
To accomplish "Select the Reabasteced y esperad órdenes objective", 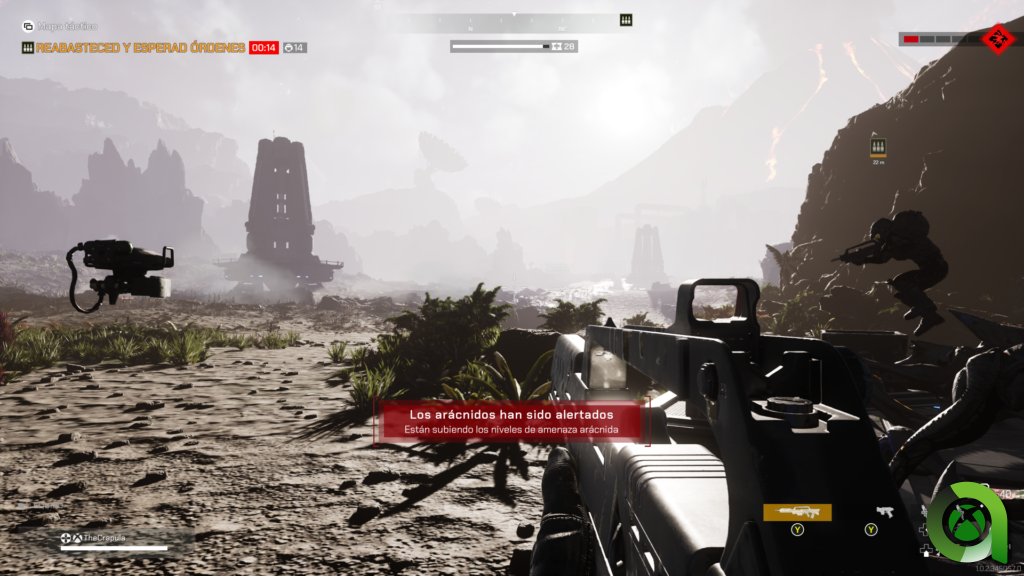I will 140,48.
